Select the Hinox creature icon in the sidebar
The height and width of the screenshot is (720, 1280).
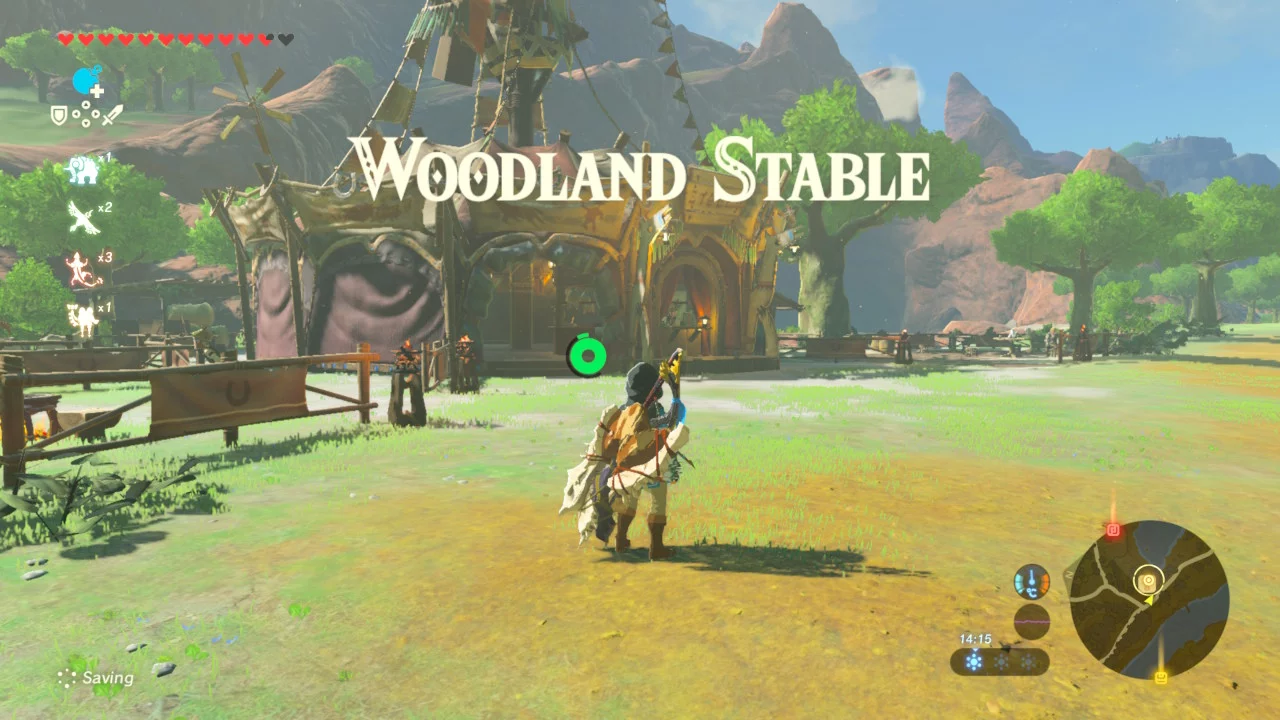(84, 168)
